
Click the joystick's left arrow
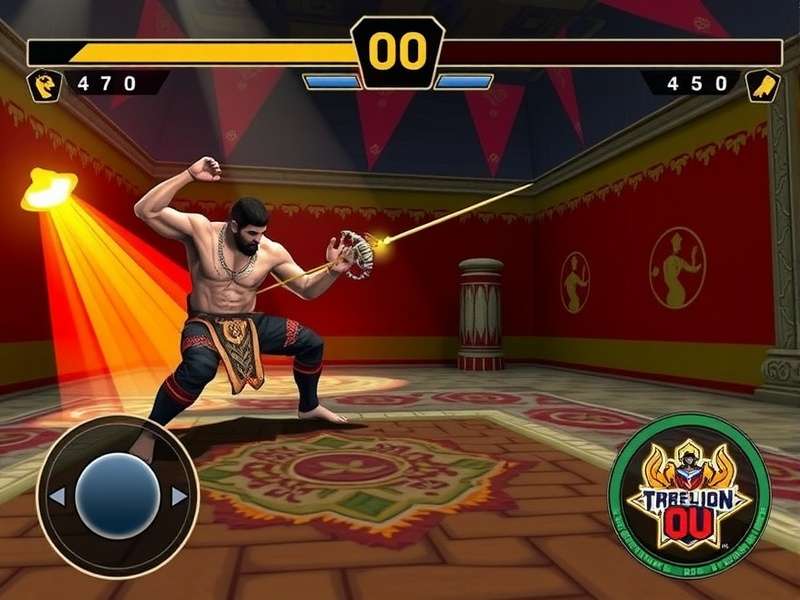[x=57, y=496]
